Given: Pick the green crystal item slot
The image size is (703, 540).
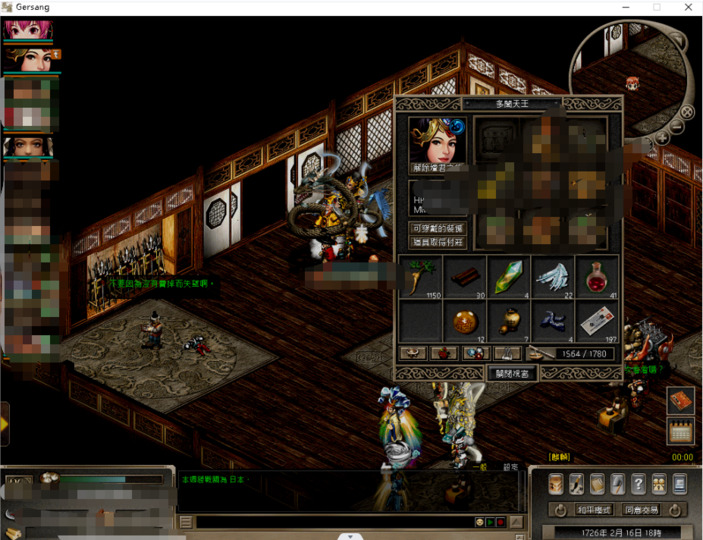Looking at the screenshot, I should tap(509, 279).
